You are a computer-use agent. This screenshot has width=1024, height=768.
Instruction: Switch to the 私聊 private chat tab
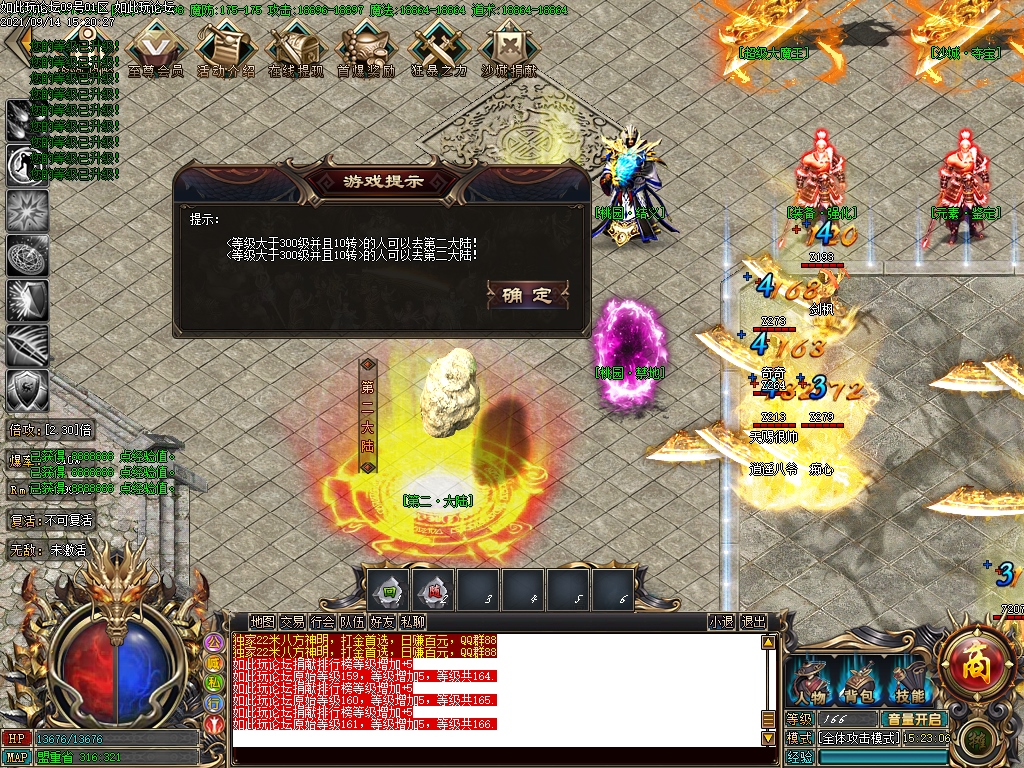412,622
